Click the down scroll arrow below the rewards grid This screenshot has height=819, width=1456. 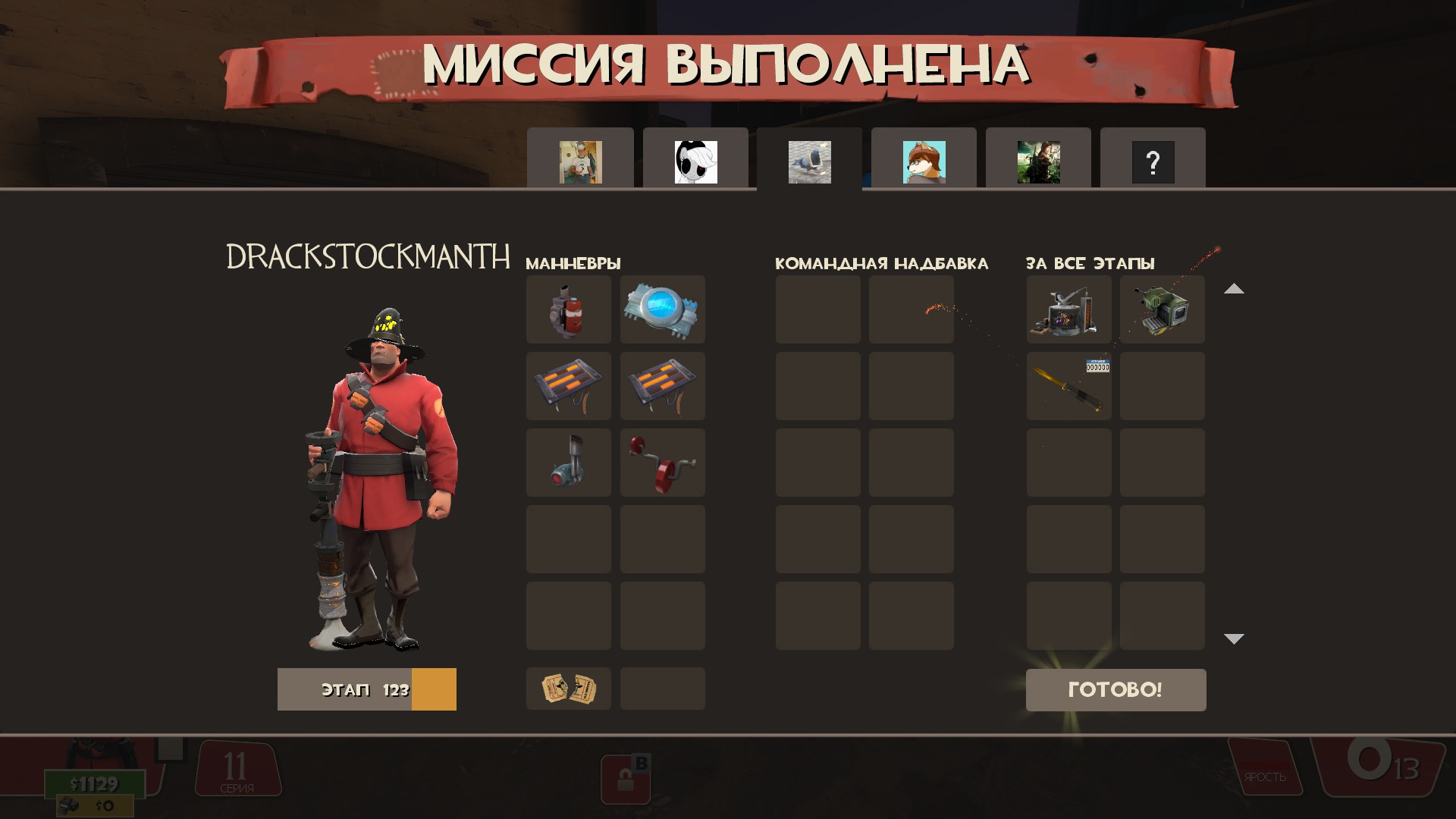[1235, 639]
